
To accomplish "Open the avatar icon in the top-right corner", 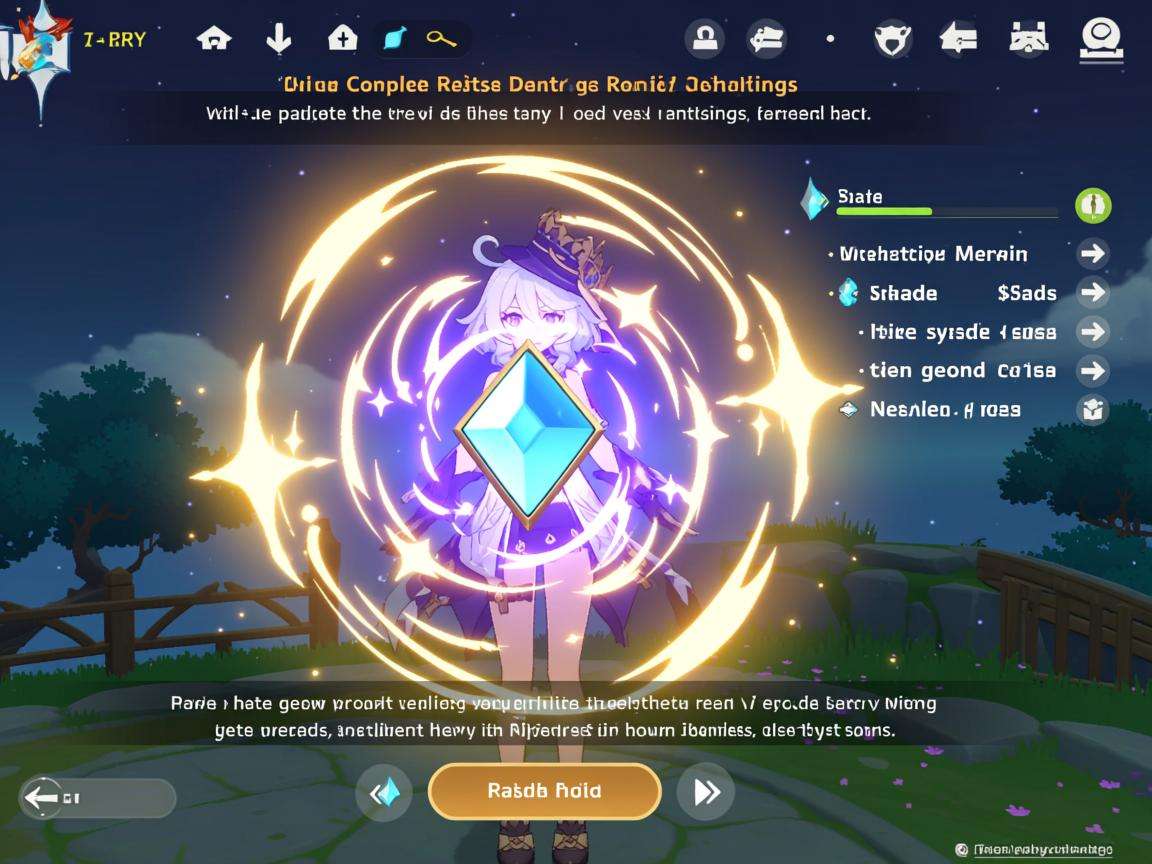I will coord(1100,39).
